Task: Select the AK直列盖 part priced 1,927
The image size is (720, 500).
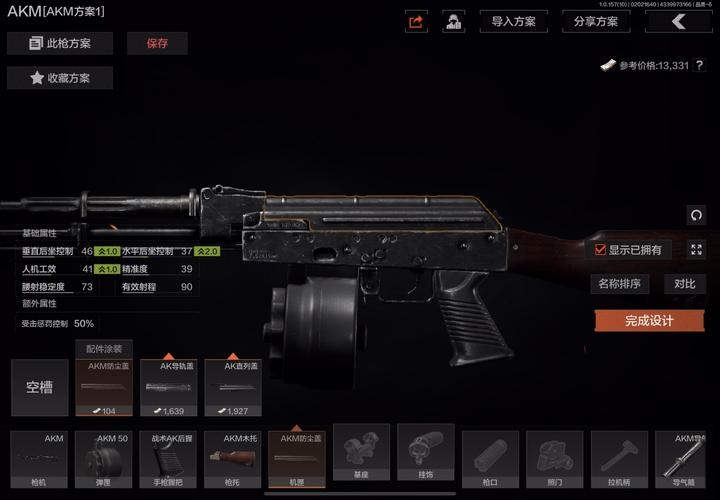Action: pyautogui.click(x=232, y=387)
